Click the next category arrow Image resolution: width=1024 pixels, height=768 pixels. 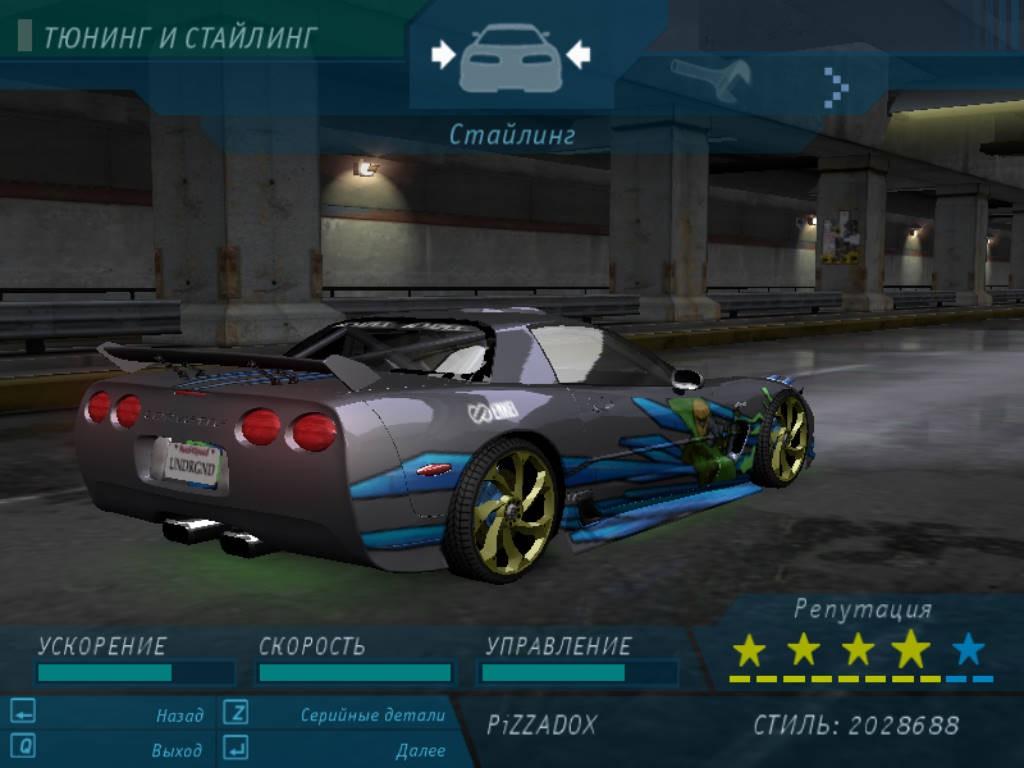(x=835, y=87)
